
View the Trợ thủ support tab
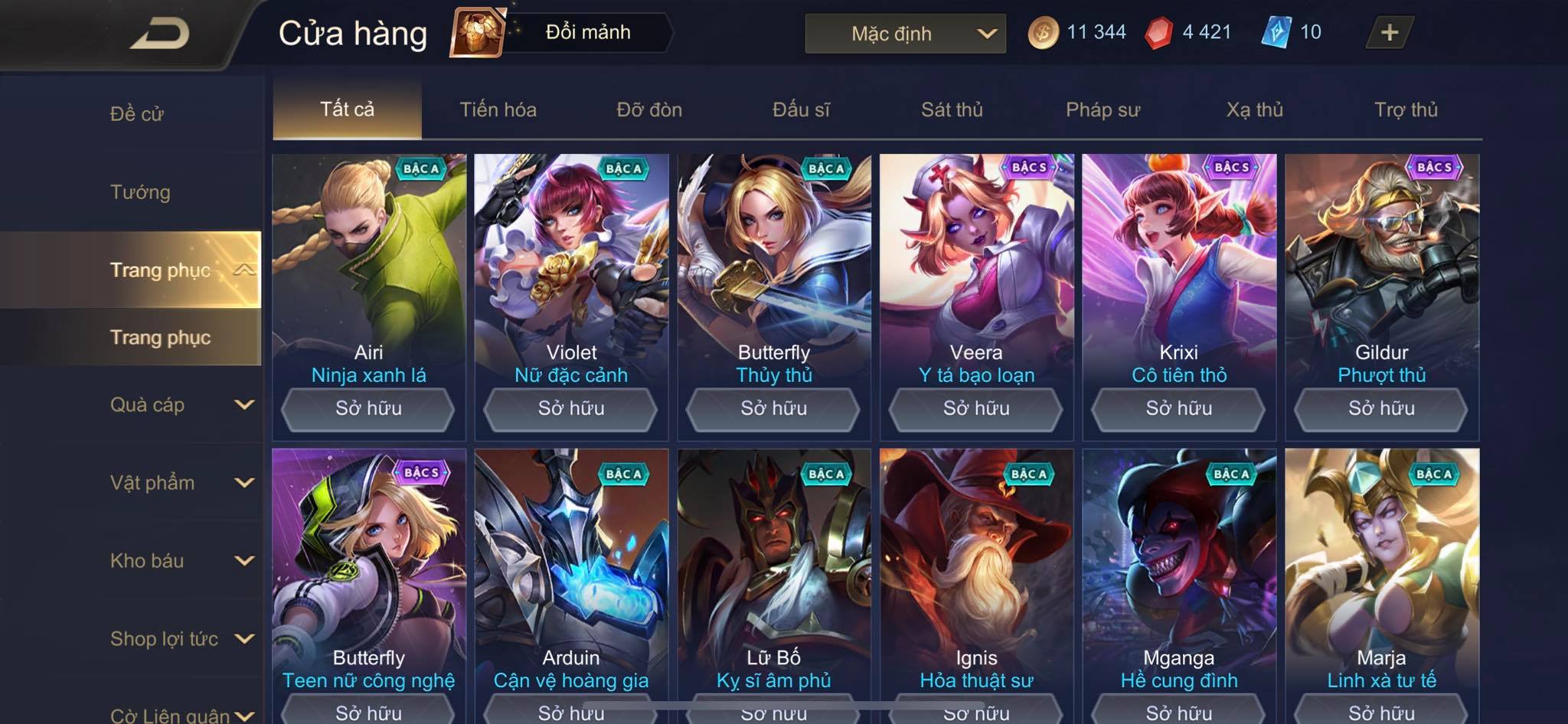coord(1406,109)
